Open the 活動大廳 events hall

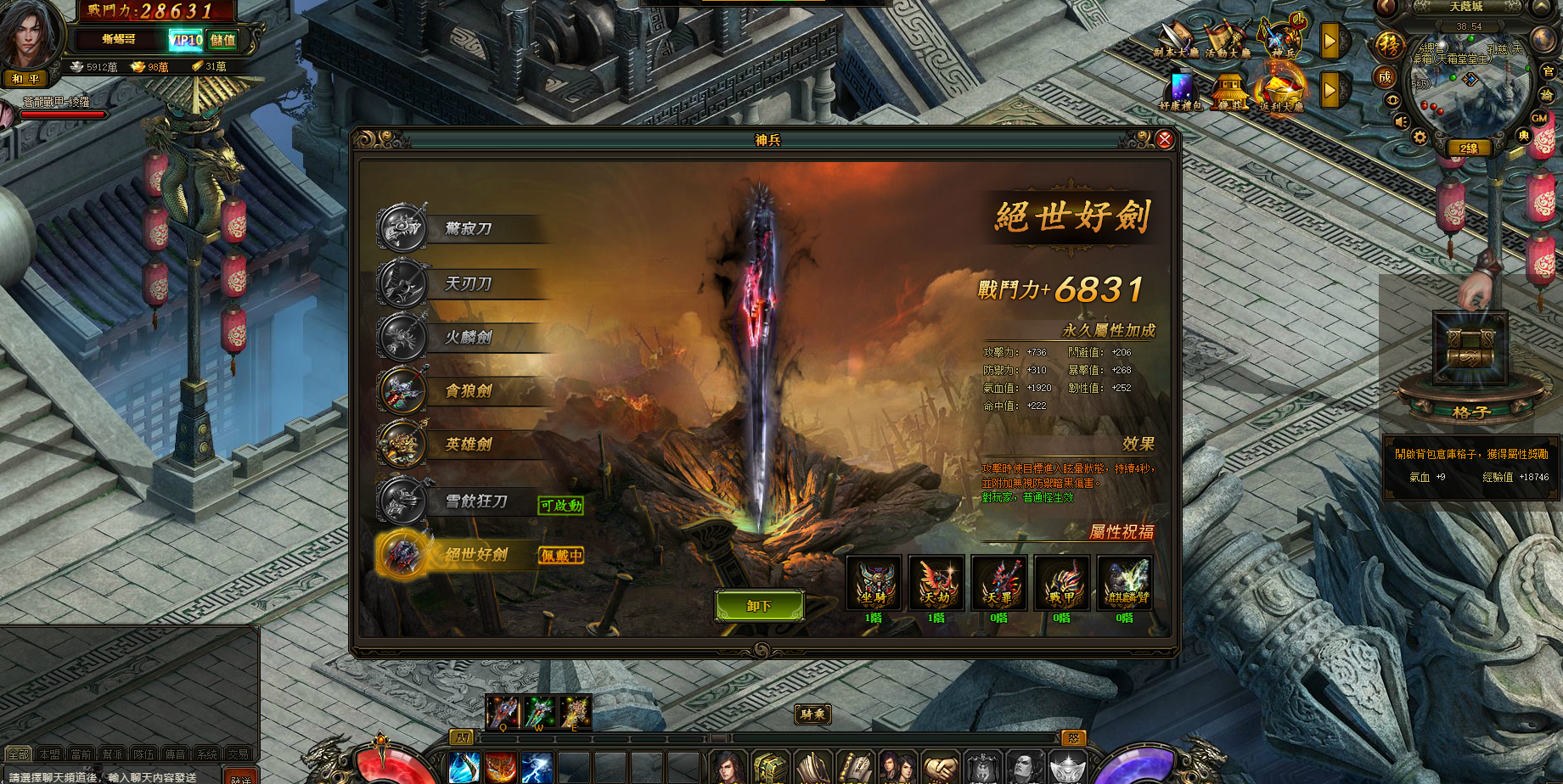pyautogui.click(x=1228, y=41)
